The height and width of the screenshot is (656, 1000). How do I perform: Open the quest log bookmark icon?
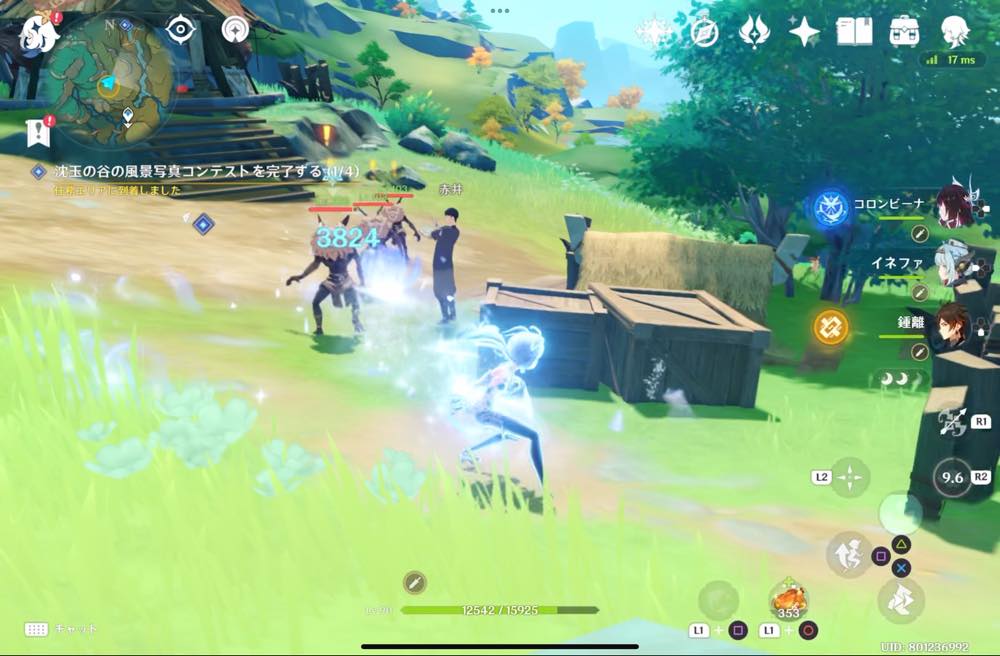click(38, 130)
